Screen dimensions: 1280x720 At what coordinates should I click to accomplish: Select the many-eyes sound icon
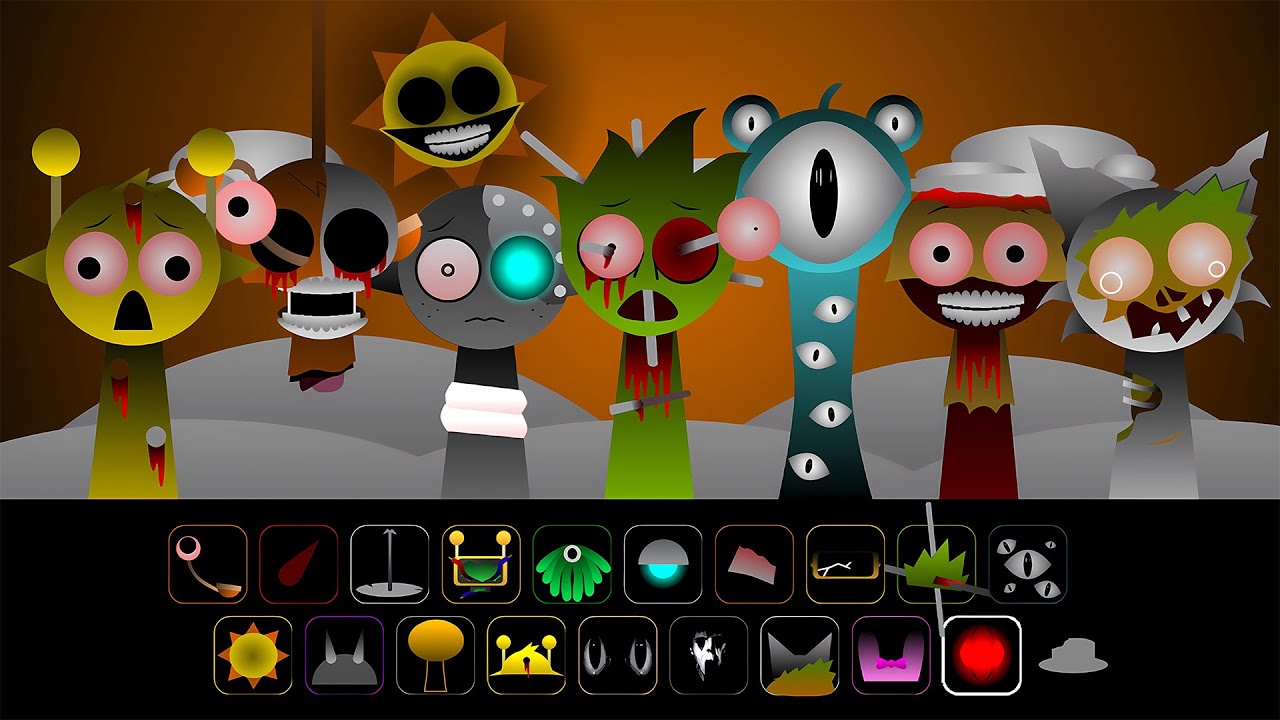pyautogui.click(x=1030, y=563)
